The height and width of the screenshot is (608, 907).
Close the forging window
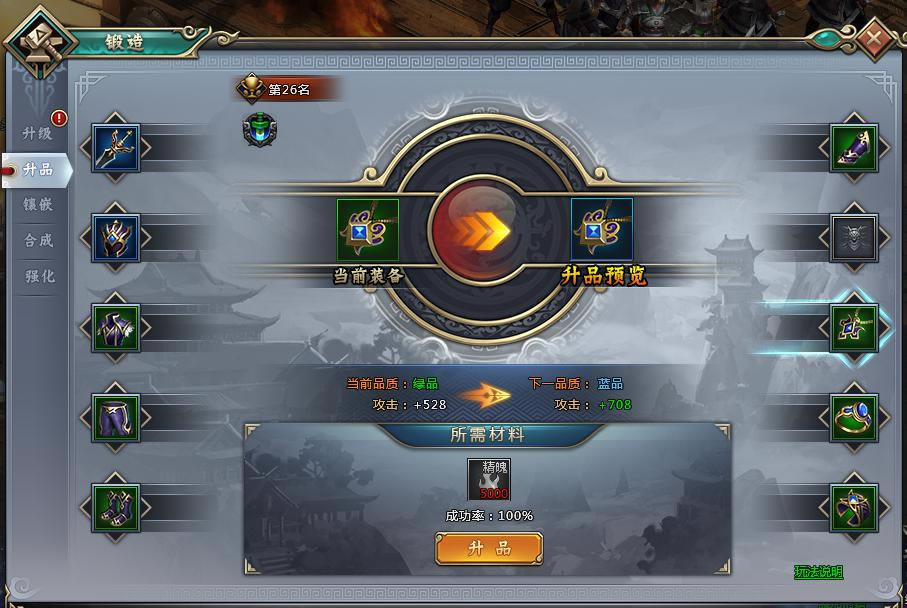click(874, 40)
